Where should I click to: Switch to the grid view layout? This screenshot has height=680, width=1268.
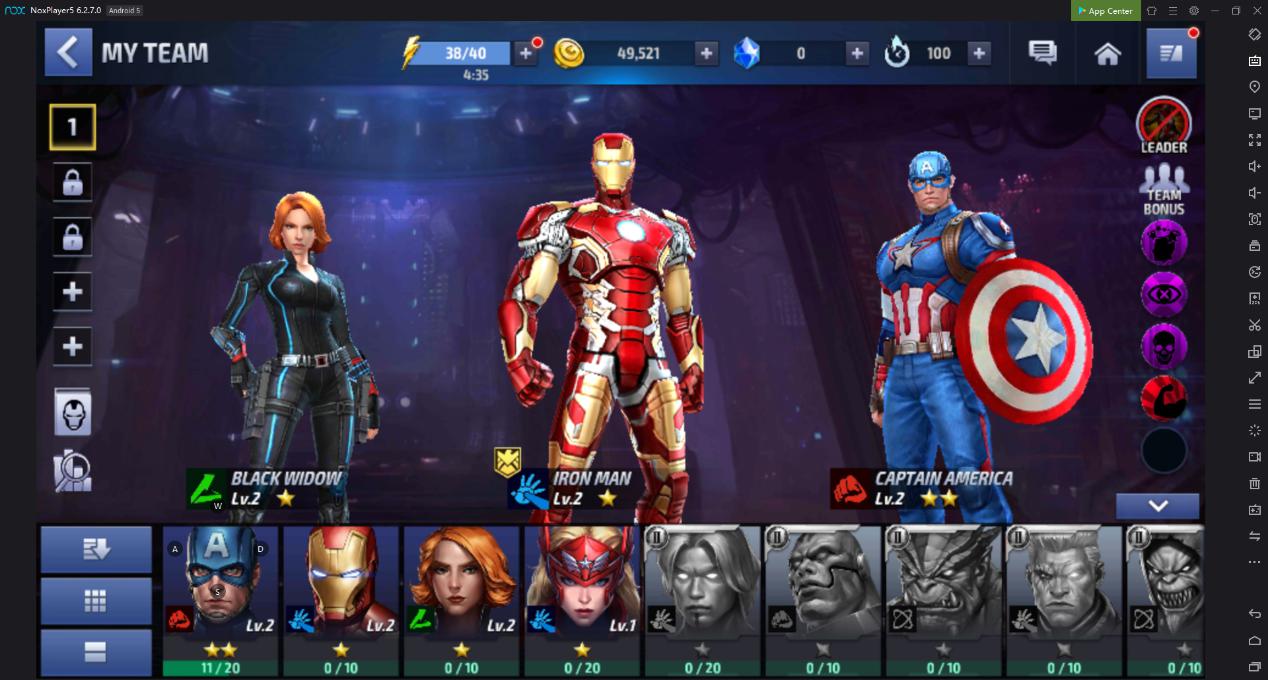click(96, 600)
